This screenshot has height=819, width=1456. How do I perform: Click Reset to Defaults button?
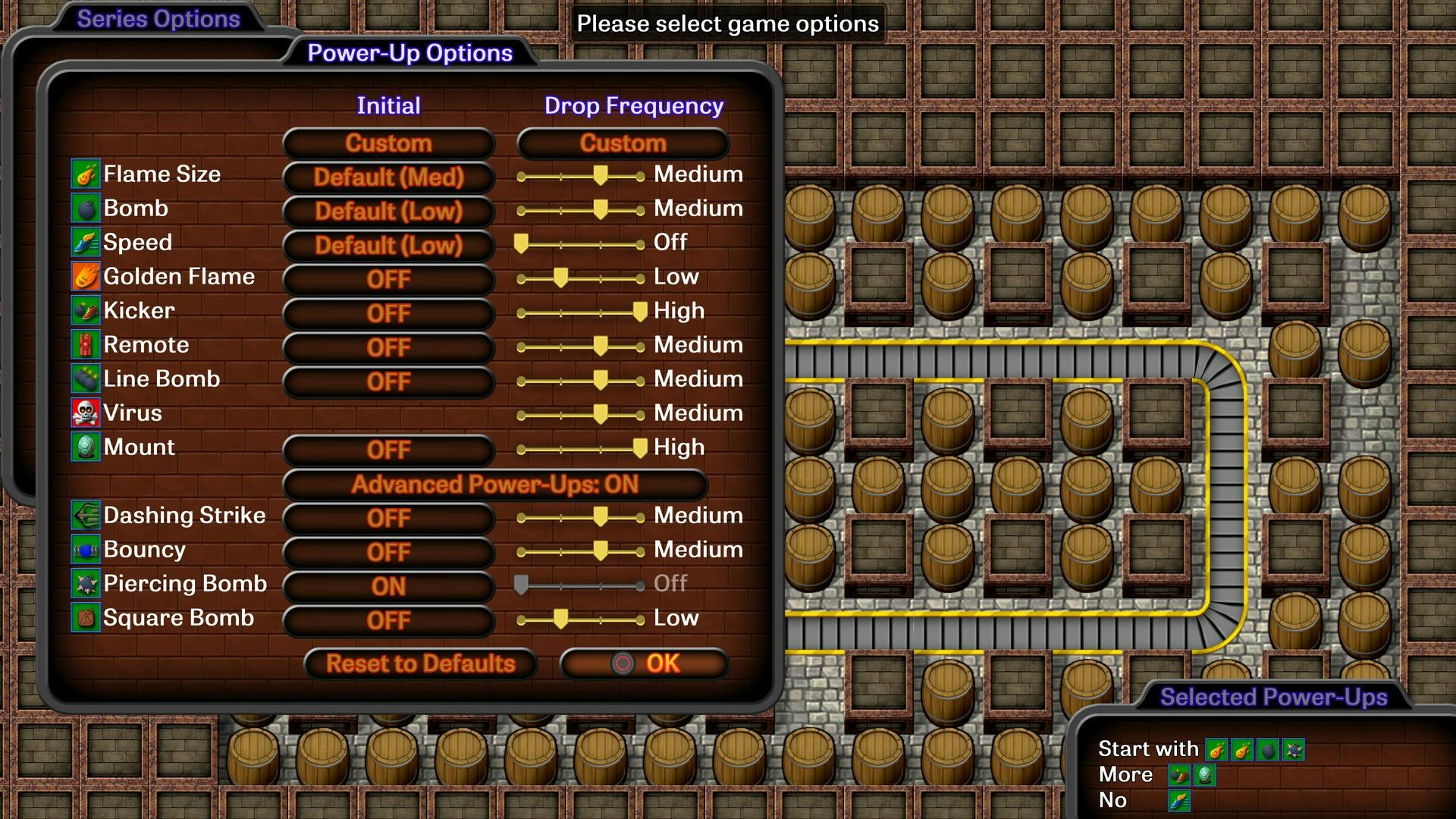click(x=420, y=664)
